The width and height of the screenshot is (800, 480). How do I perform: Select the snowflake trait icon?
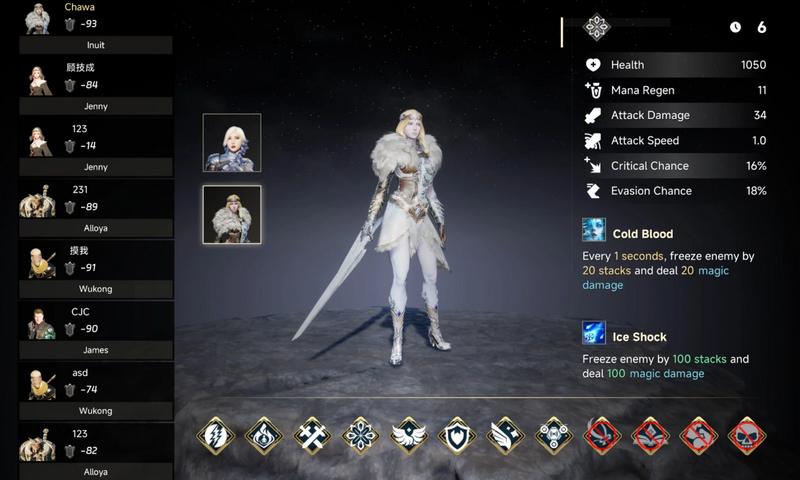(361, 436)
